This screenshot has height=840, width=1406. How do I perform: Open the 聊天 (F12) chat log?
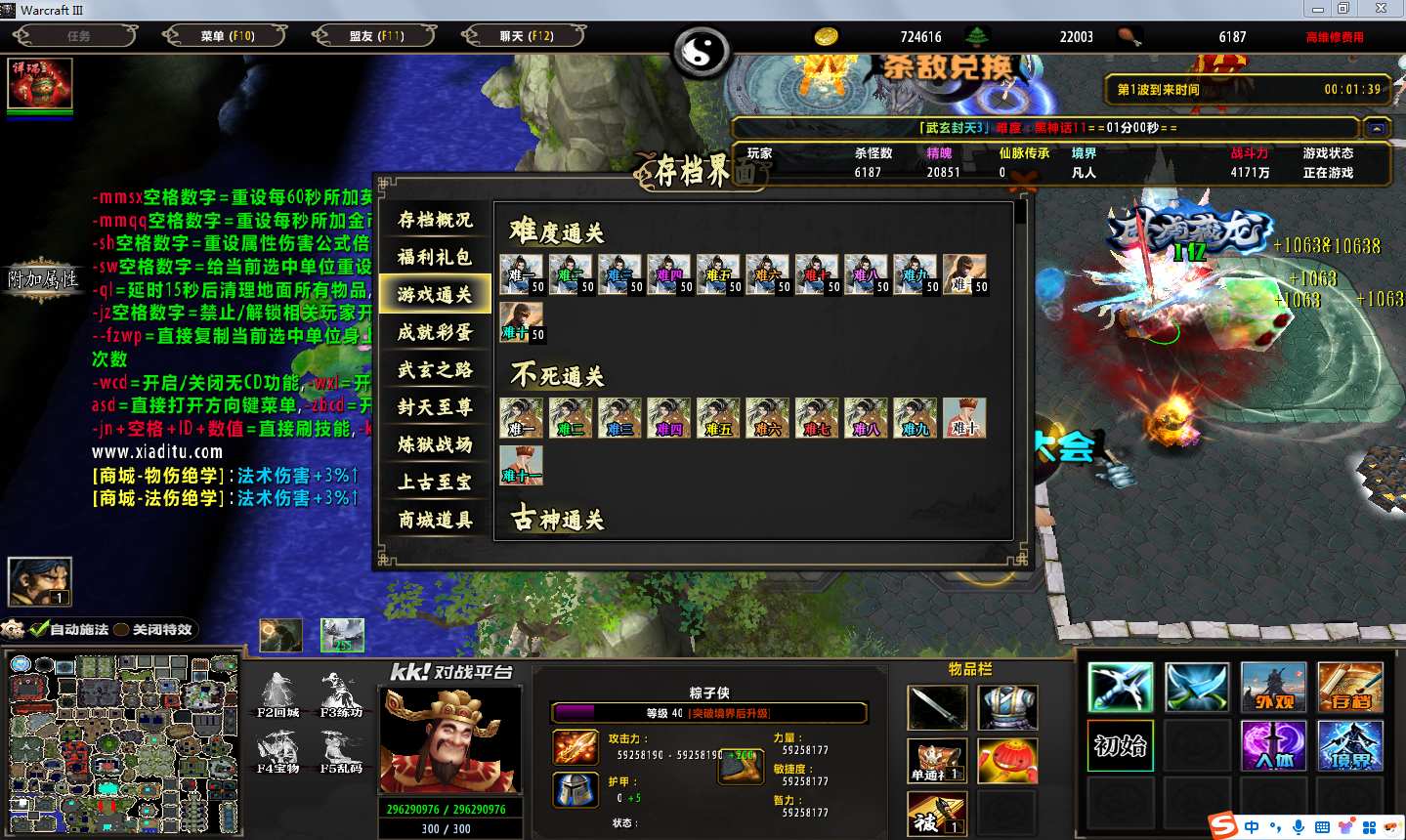pos(526,36)
